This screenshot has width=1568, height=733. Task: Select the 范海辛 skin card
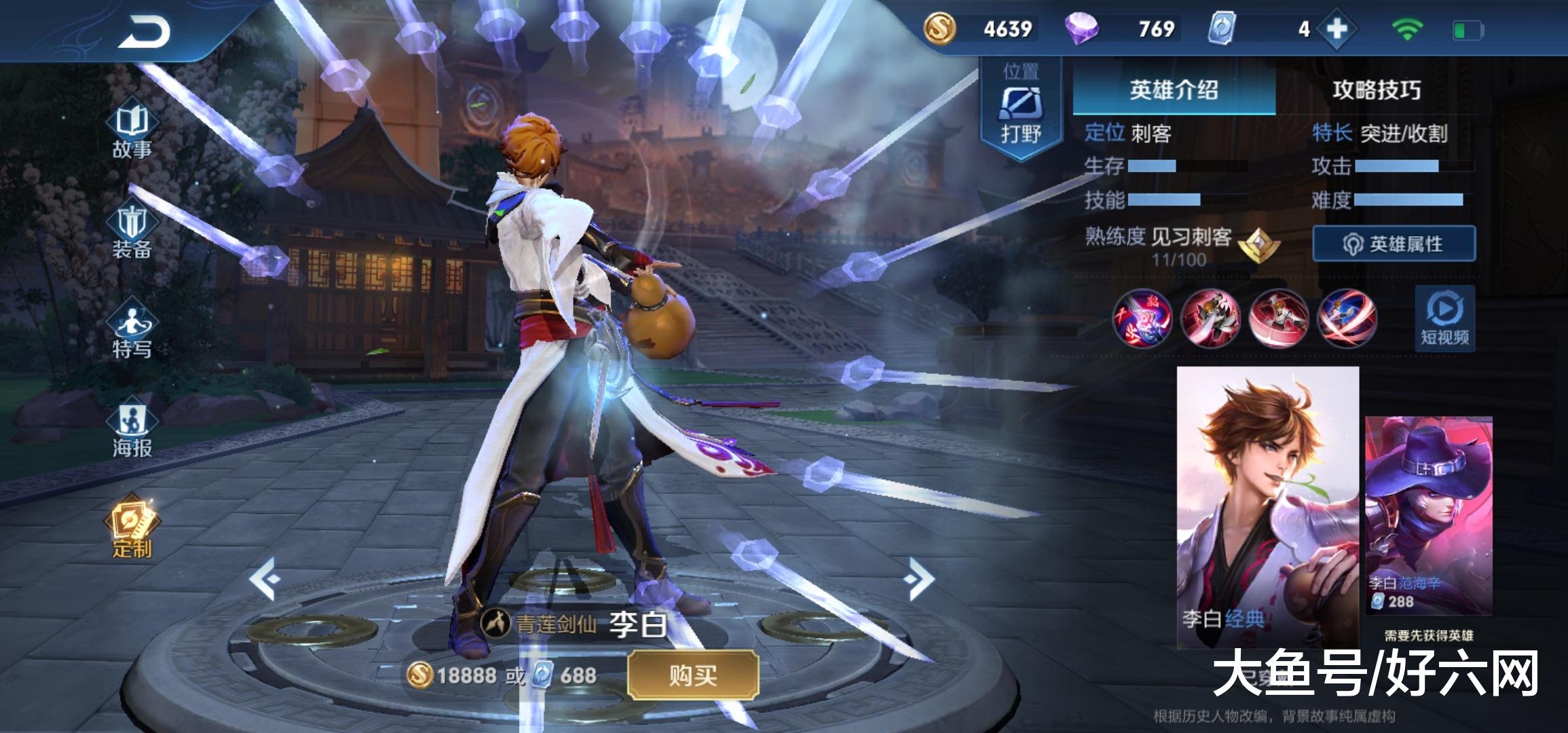click(1428, 514)
